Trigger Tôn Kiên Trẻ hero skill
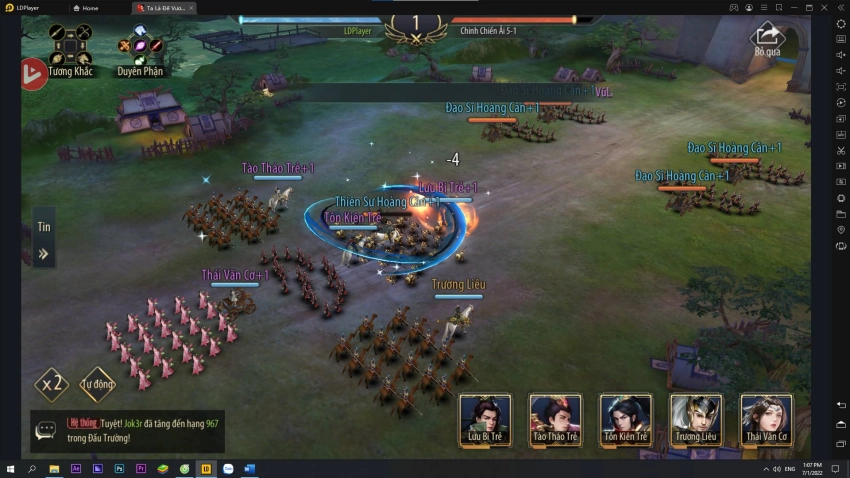The height and width of the screenshot is (478, 850). [626, 419]
